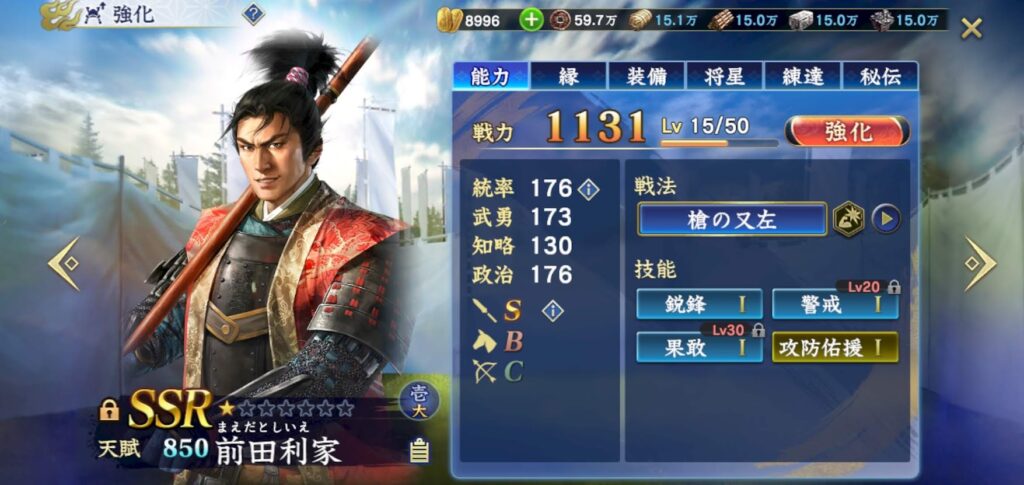
Task: Go to the previous officer with left arrow
Action: [x=64, y=263]
